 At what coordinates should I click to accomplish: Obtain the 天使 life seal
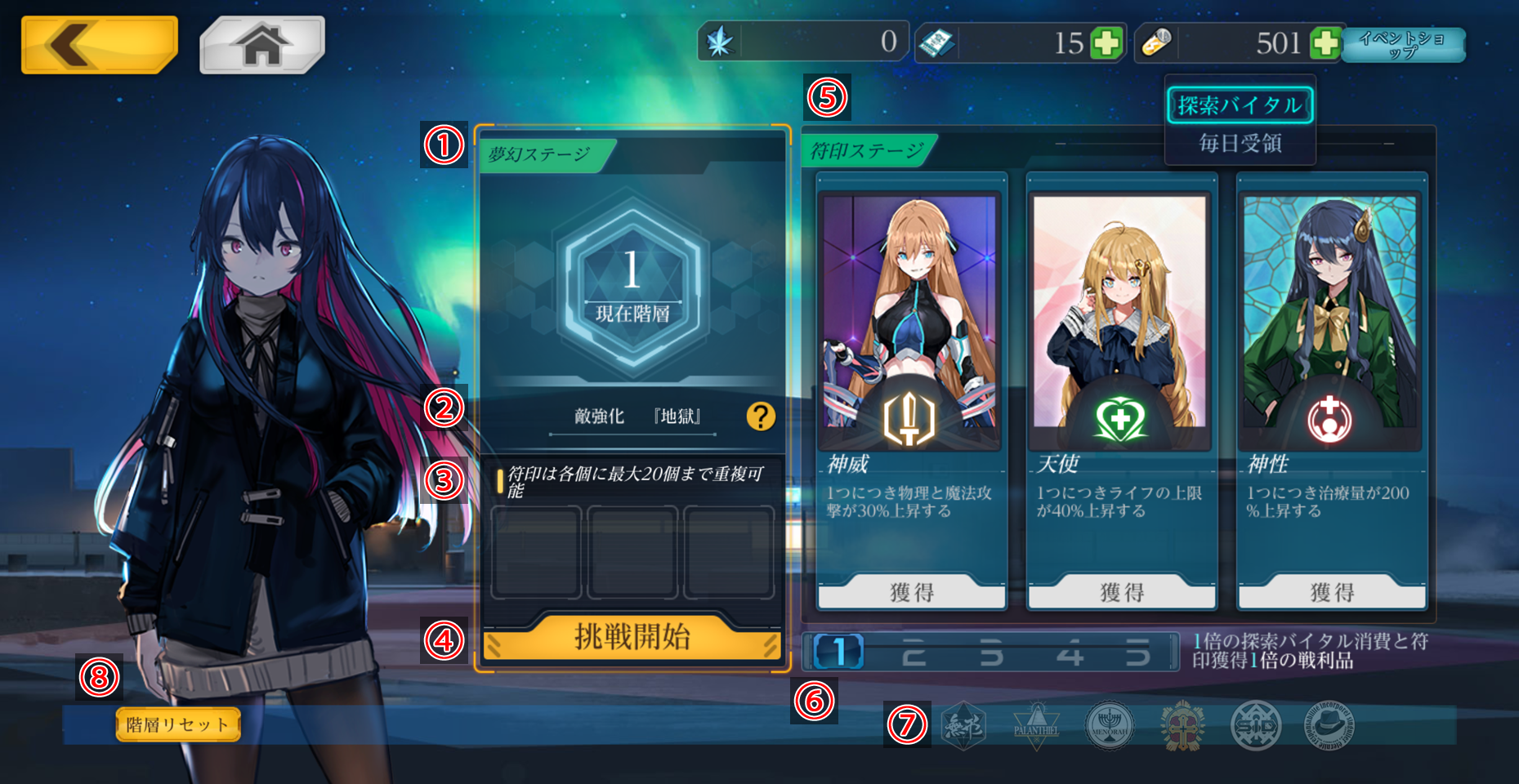coord(1122,592)
